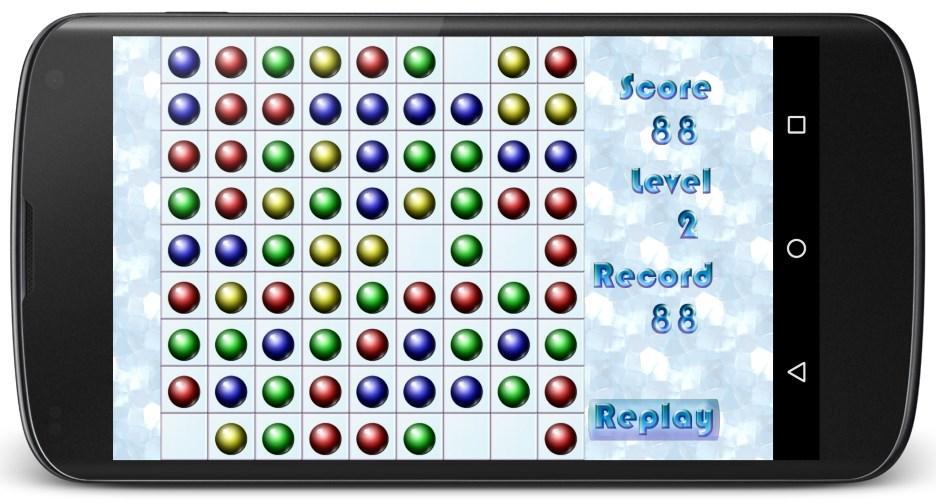Show recent apps with the square button
936x500 pixels.
(796, 125)
